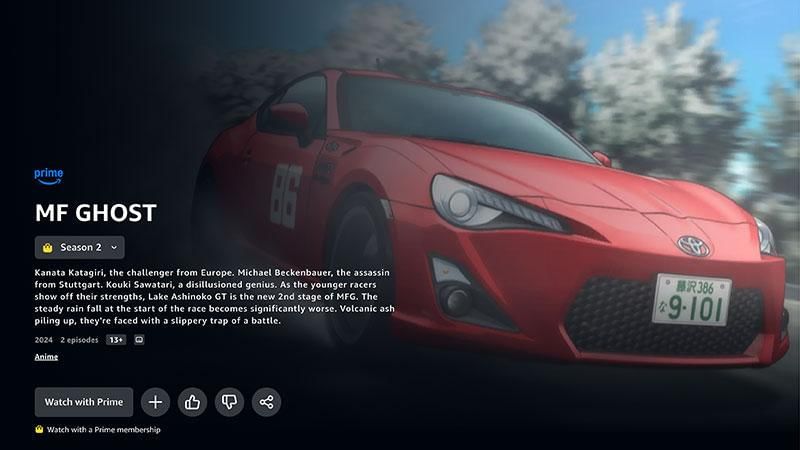
Task: Click the Watch with Prime button
Action: [84, 402]
